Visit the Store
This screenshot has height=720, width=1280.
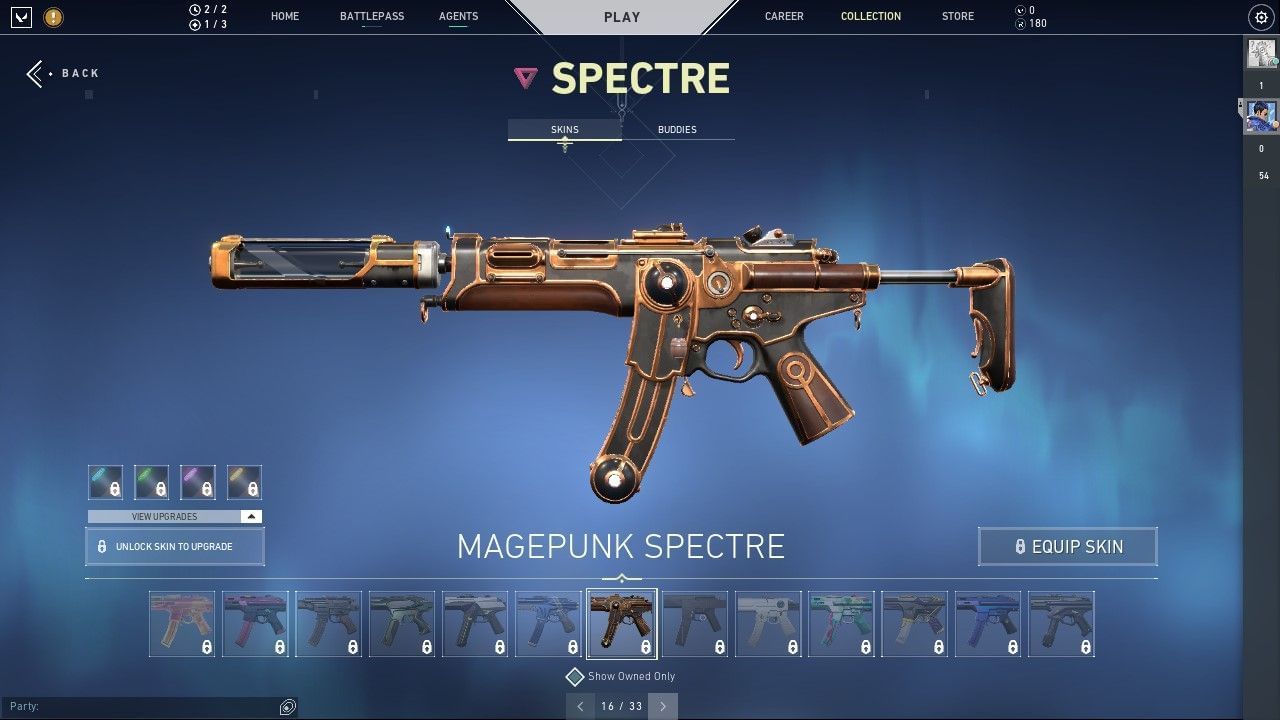tap(957, 16)
